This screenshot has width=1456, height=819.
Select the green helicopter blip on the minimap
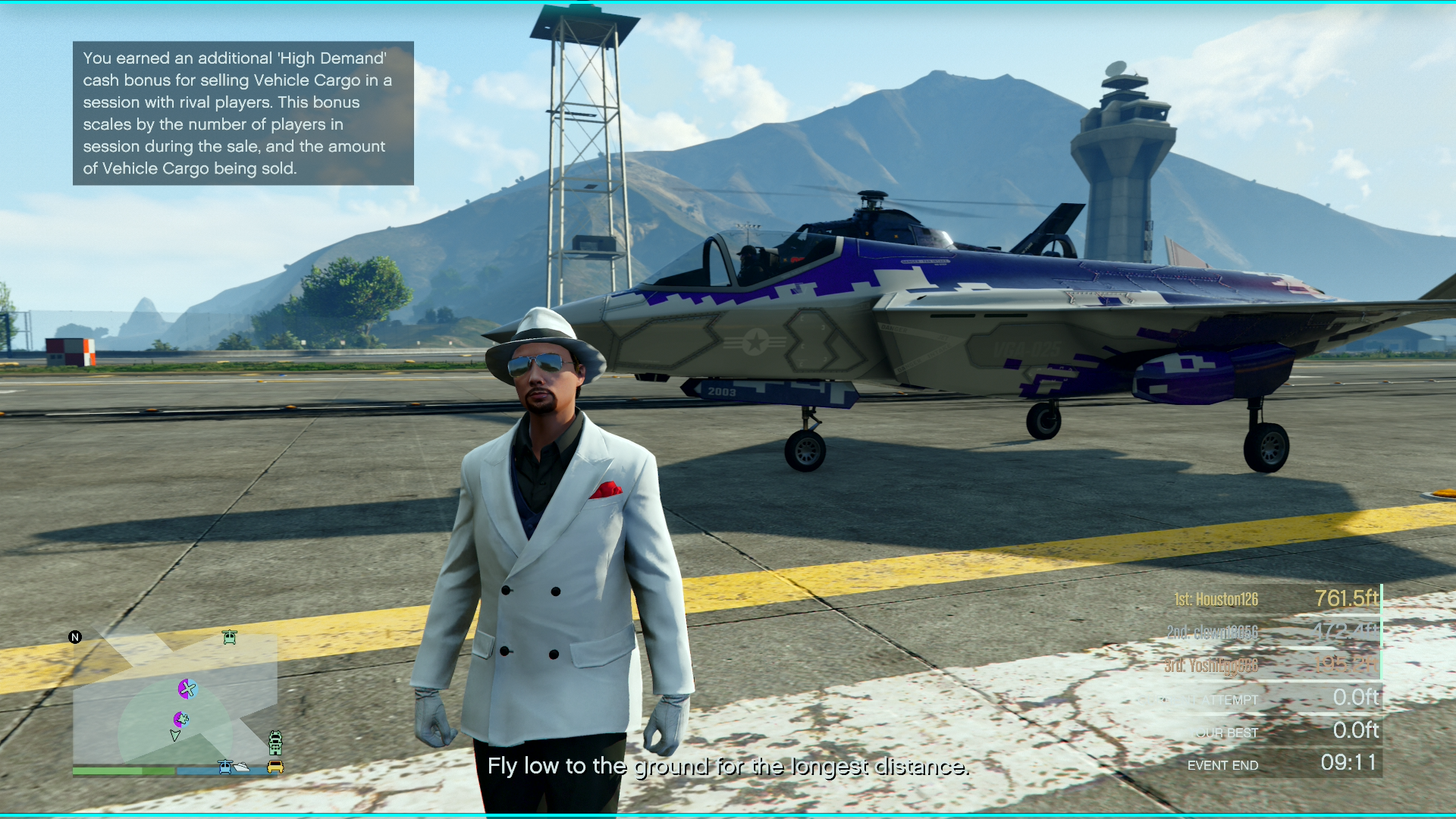pos(230,637)
